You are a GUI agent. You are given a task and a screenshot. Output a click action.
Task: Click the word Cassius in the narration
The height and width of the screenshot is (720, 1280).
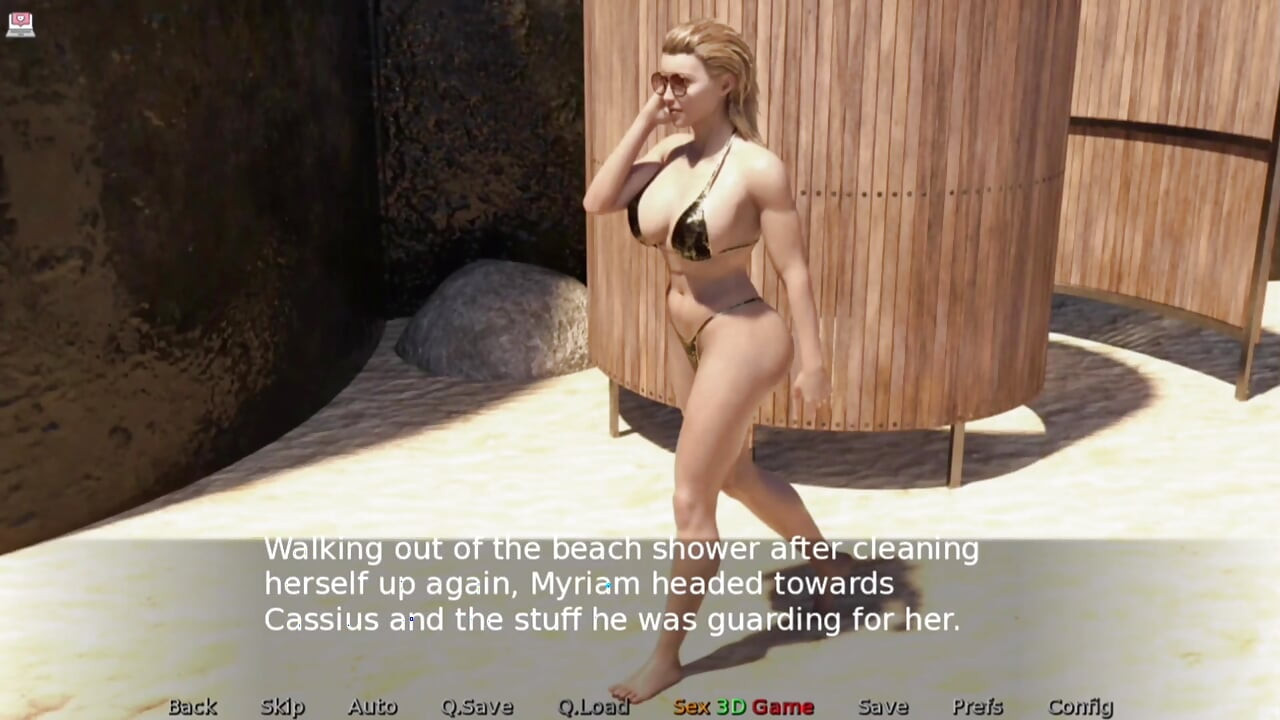click(320, 620)
